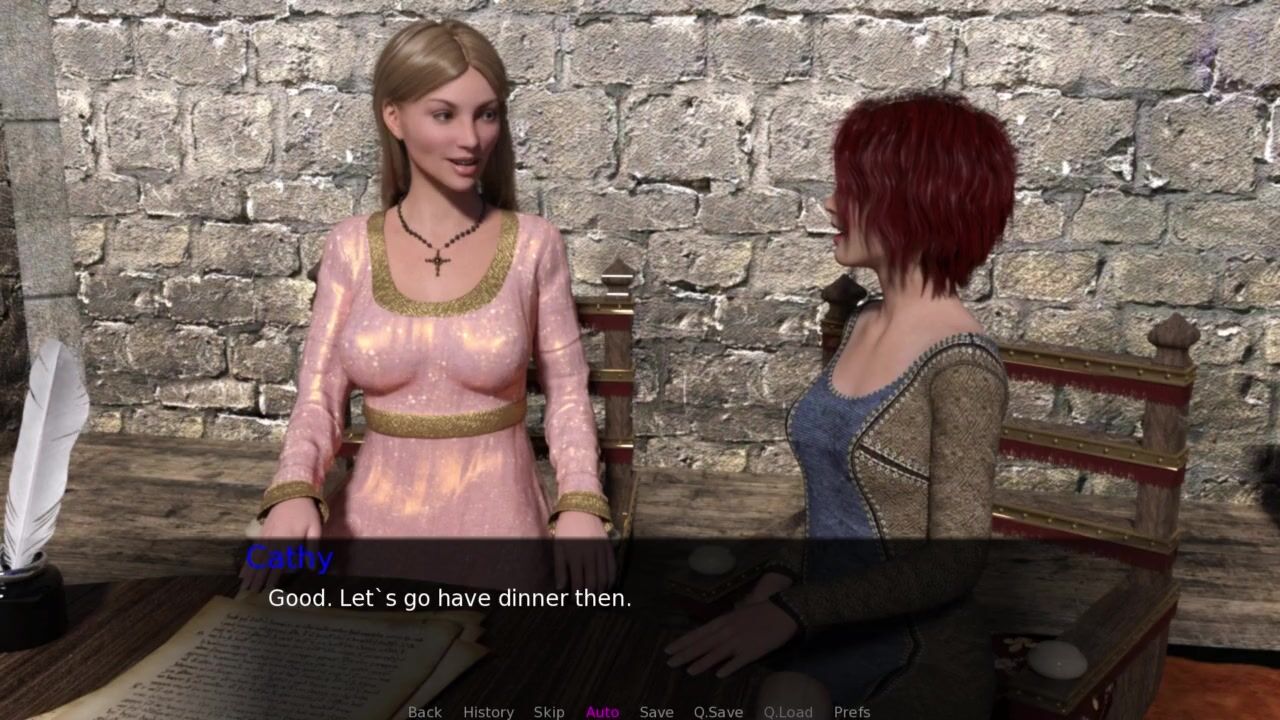1280x720 pixels.
Task: Go back one line with Back
Action: [424, 712]
